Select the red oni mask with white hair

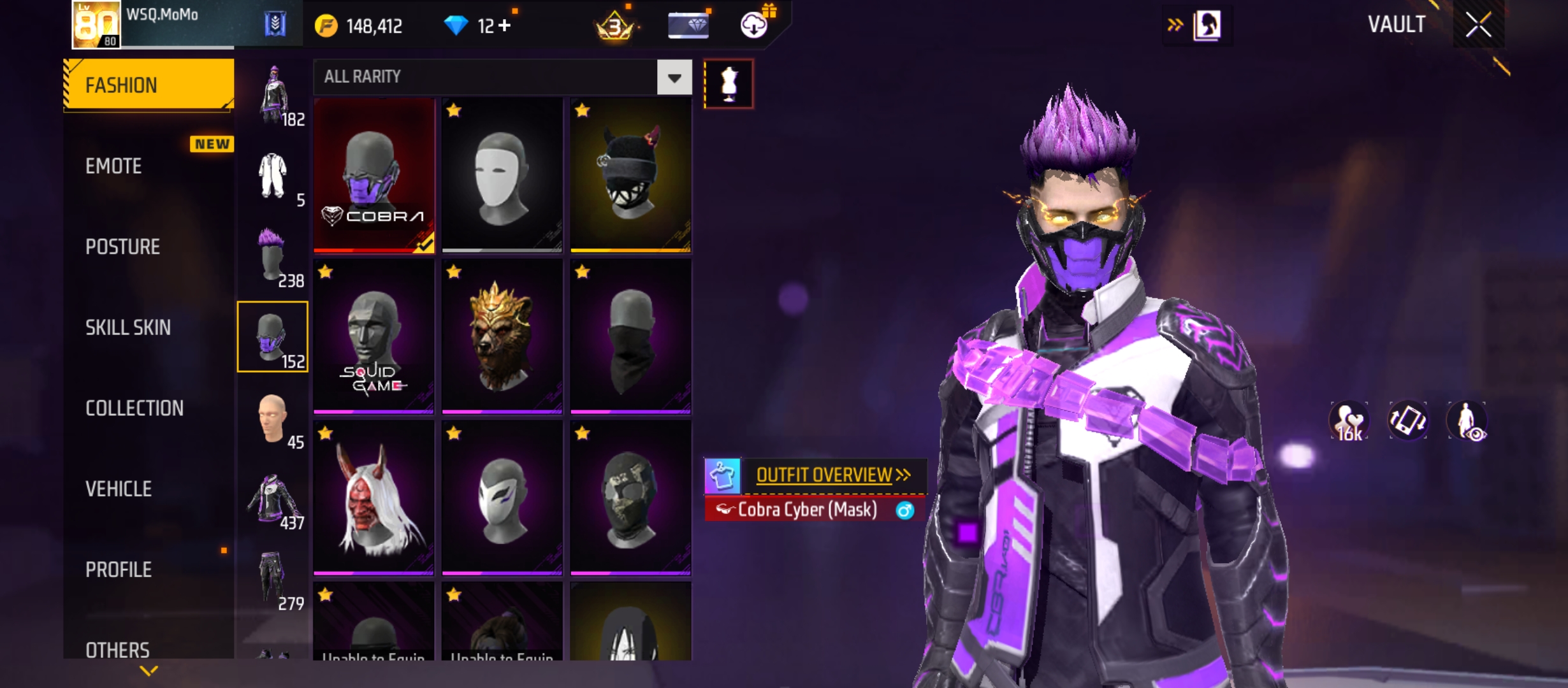(374, 498)
